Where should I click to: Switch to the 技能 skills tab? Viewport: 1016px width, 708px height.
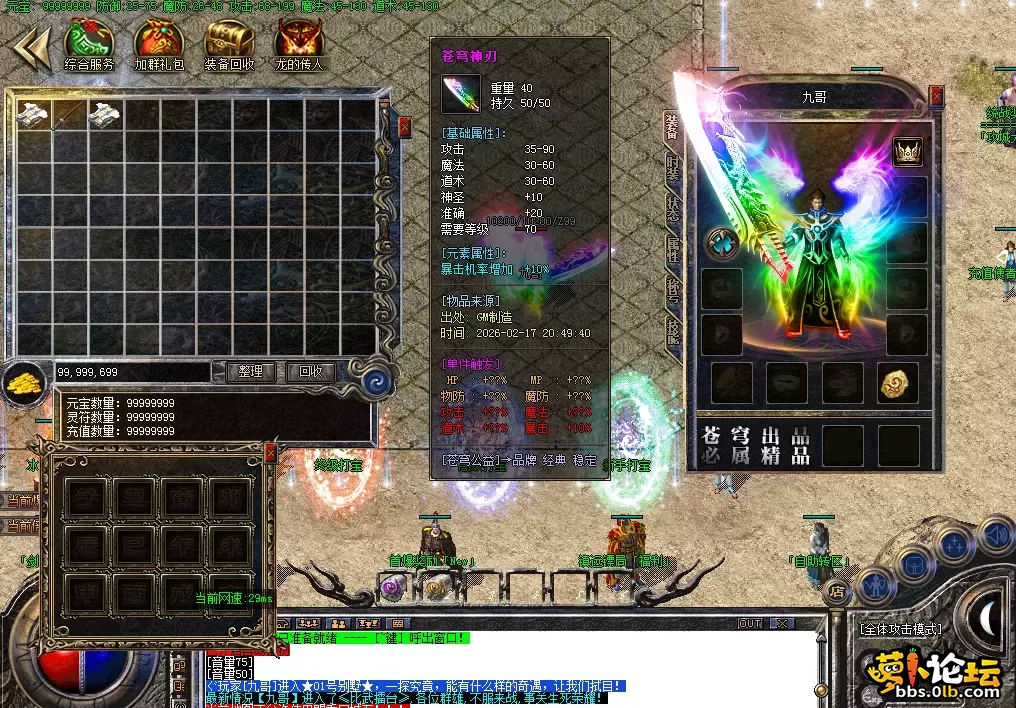tap(673, 331)
